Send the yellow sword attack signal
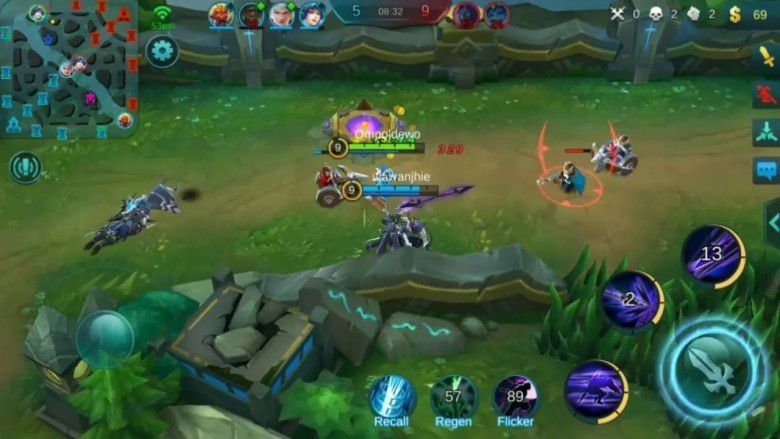Screen dimensions: 780x439 [766, 56]
